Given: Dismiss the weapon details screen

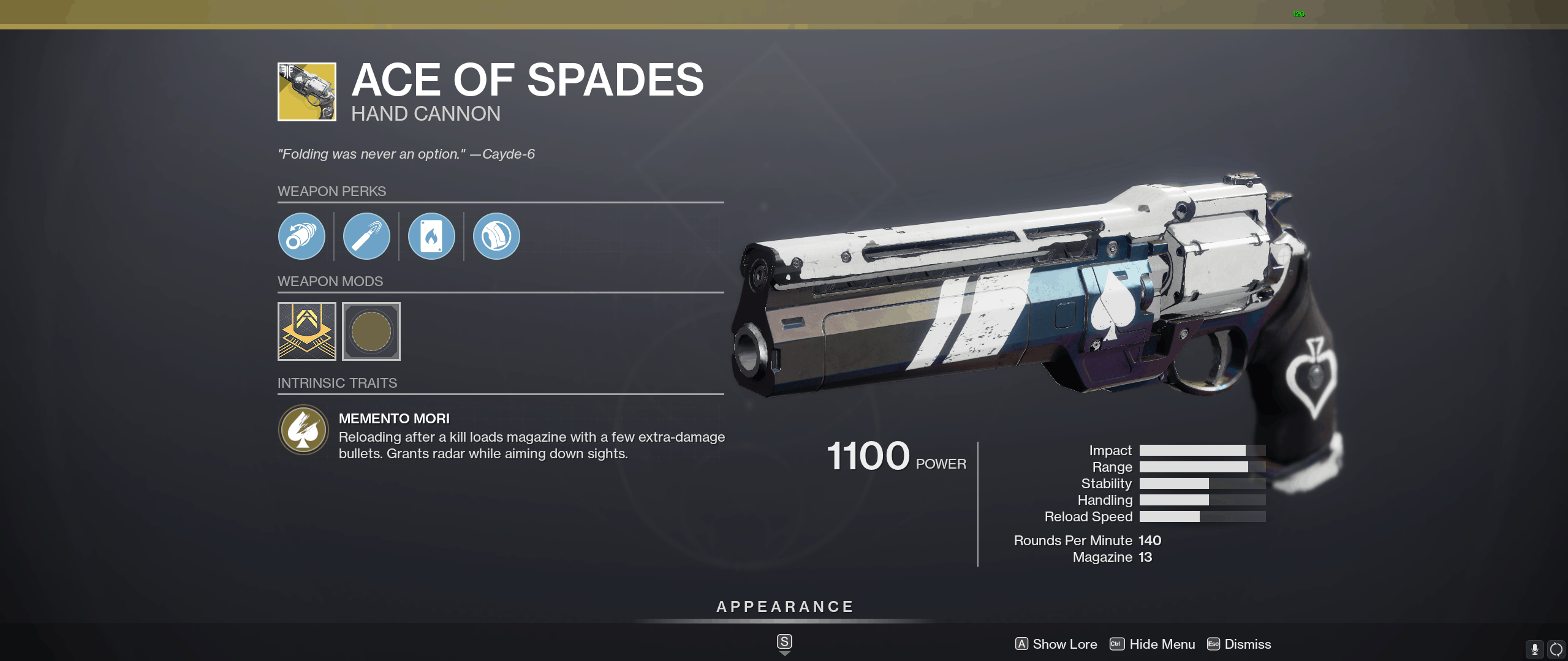Looking at the screenshot, I should [x=1239, y=644].
